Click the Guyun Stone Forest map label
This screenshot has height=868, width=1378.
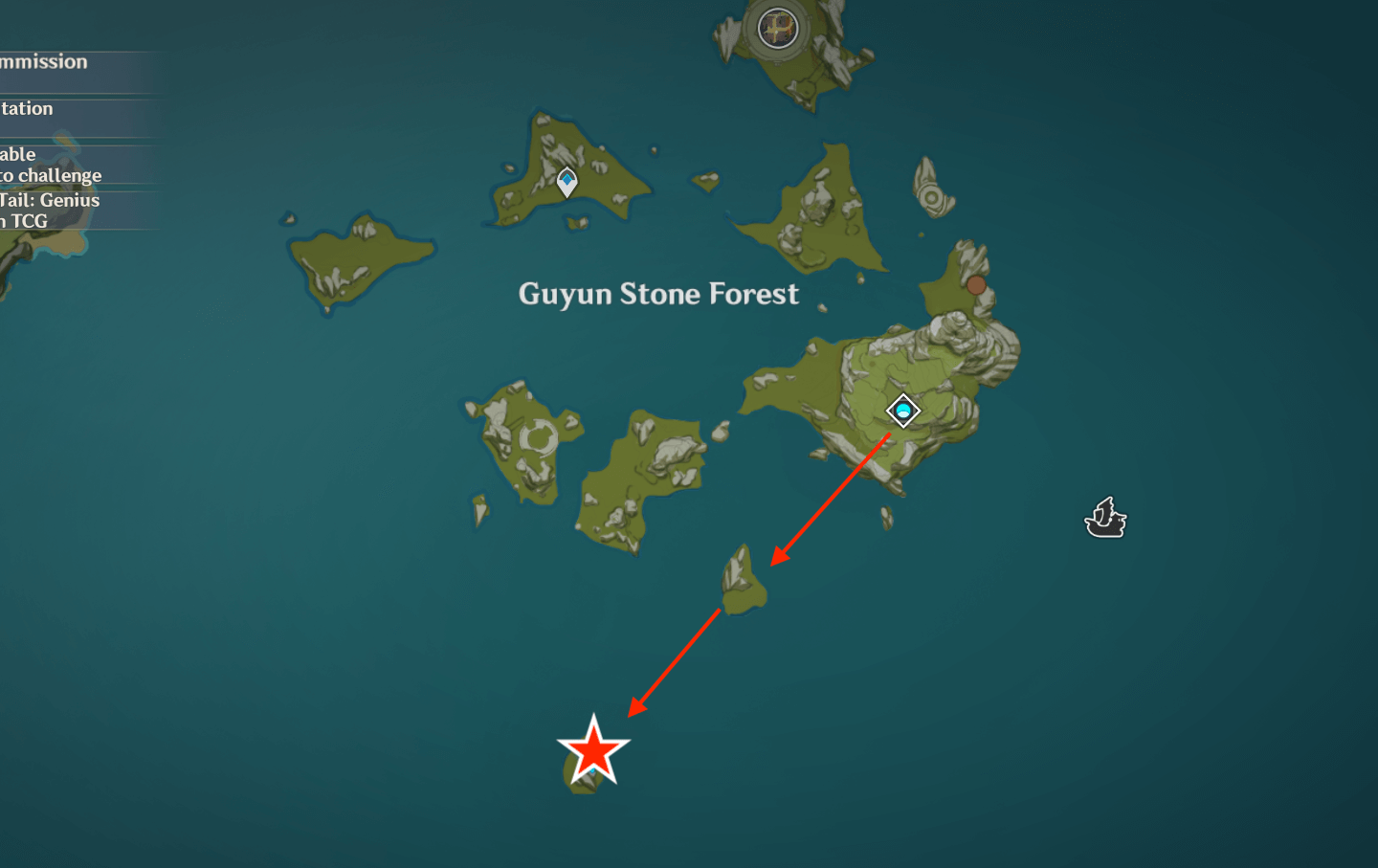coord(658,294)
